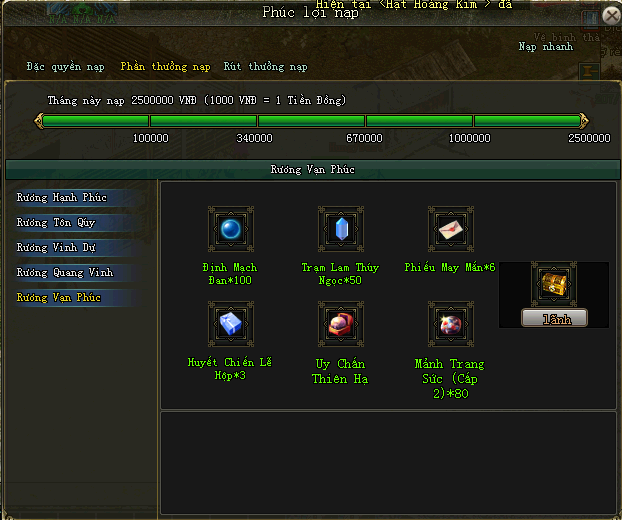
Task: Click the Mảnh Trang Sức fragment icon
Action: (451, 324)
